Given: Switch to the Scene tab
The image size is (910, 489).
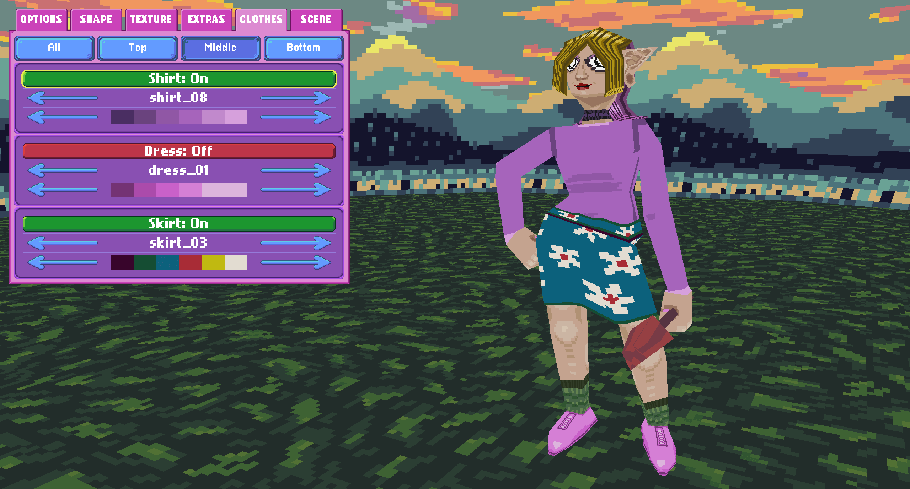Looking at the screenshot, I should pos(316,19).
